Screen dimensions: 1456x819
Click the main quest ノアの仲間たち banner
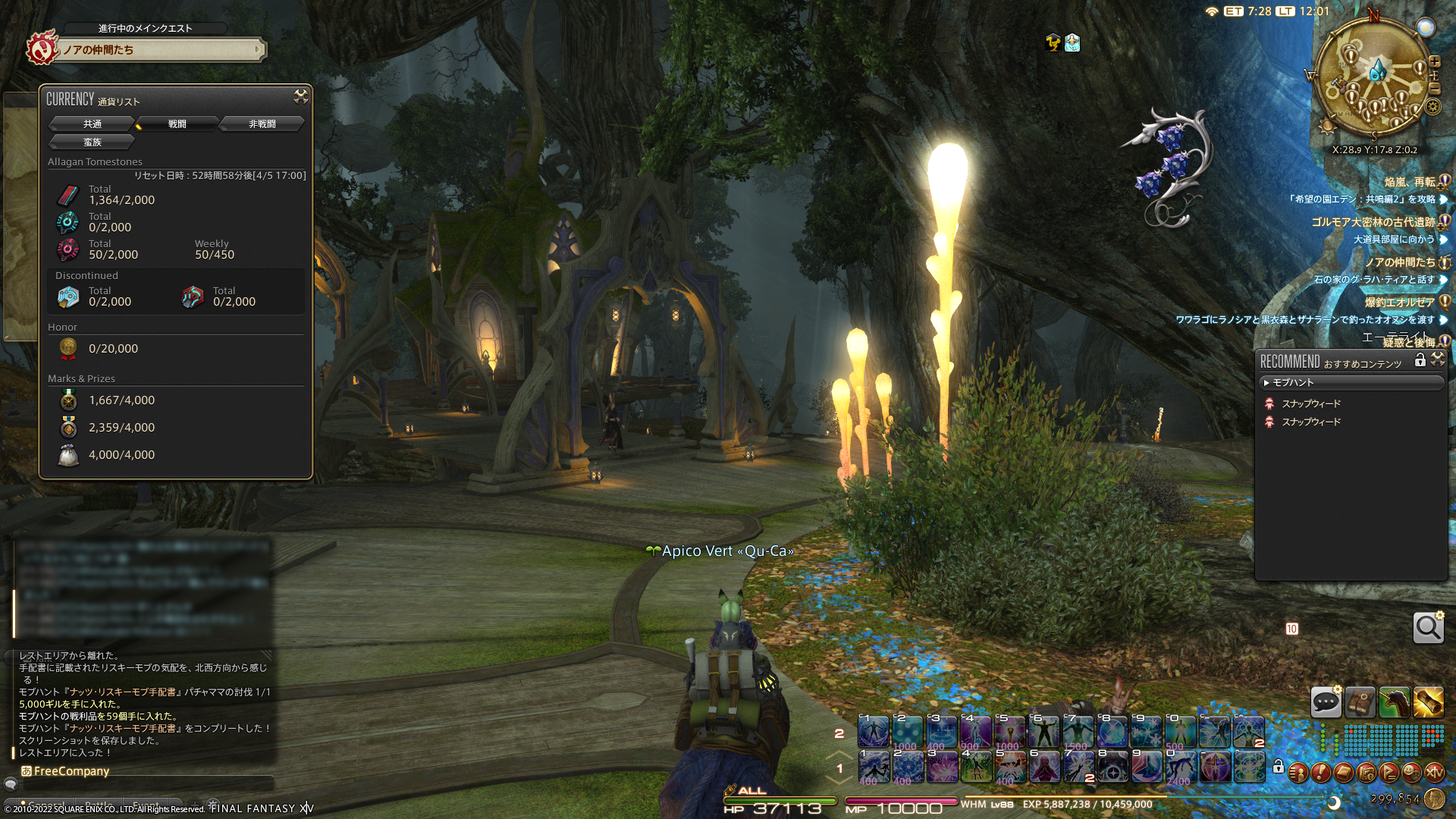click(161, 50)
